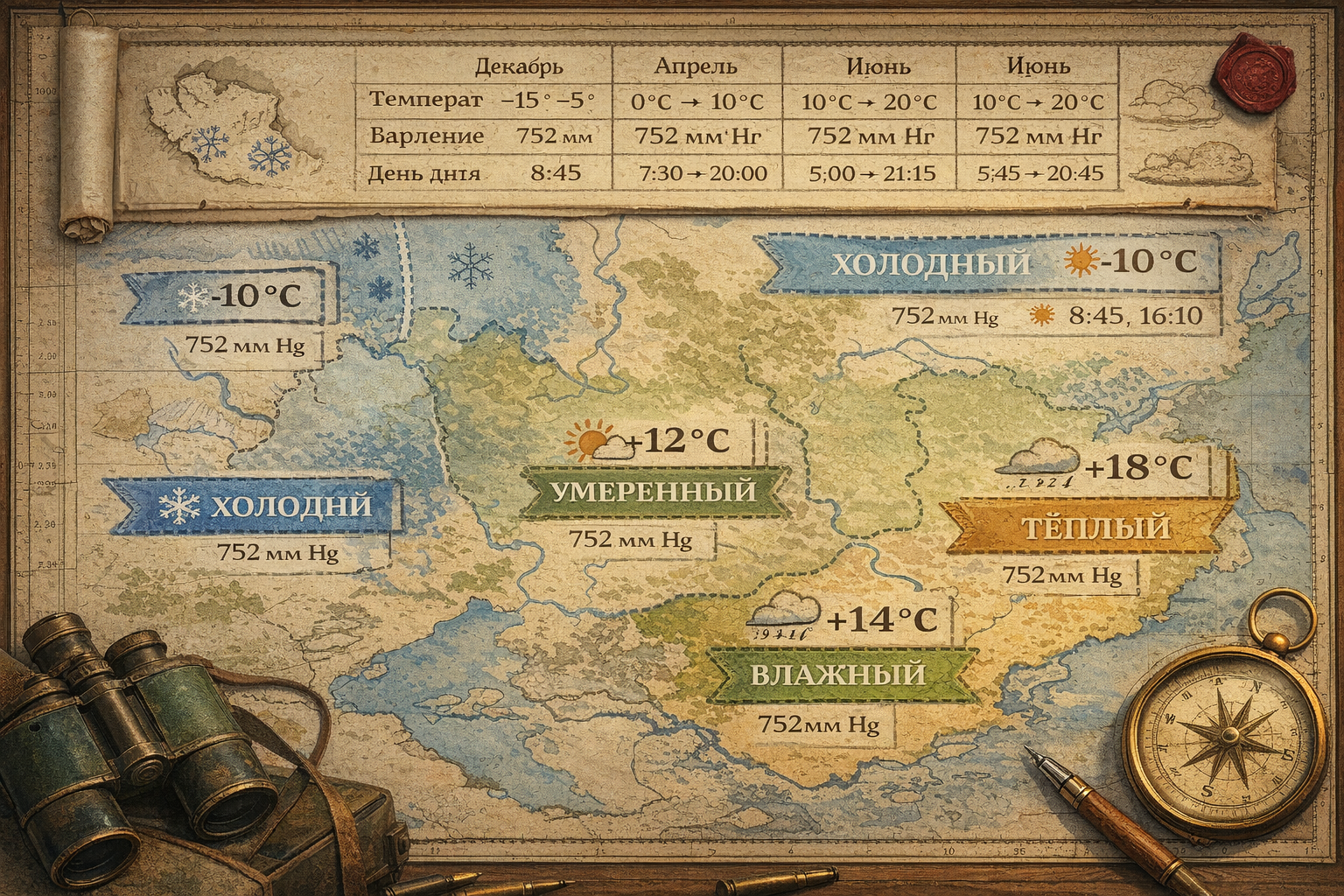Select the ВЛАЖНЫЙ region banner
This screenshot has width=1344, height=896.
(837, 675)
